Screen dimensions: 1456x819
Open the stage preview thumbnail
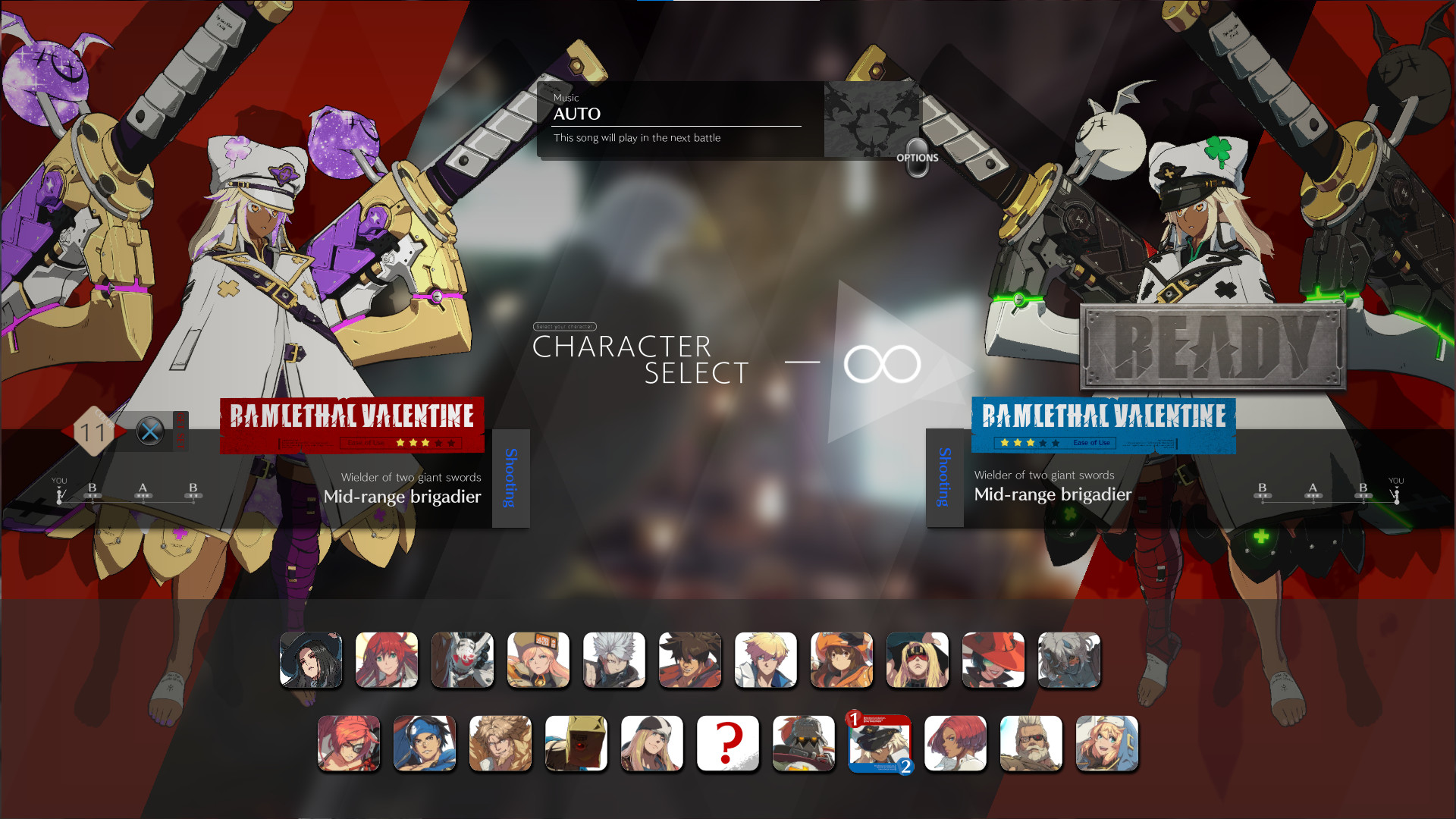[x=872, y=121]
